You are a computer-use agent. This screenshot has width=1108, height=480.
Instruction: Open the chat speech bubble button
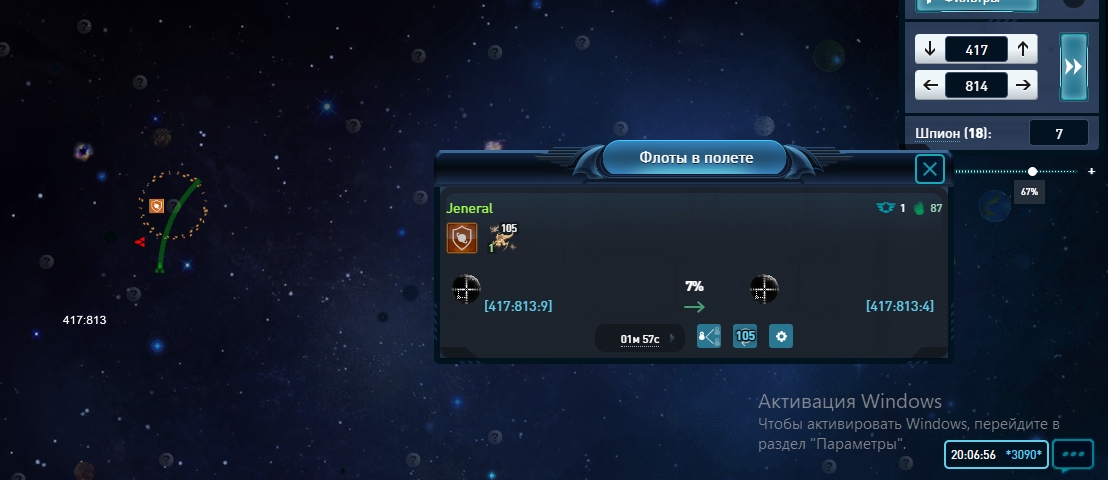click(1073, 454)
